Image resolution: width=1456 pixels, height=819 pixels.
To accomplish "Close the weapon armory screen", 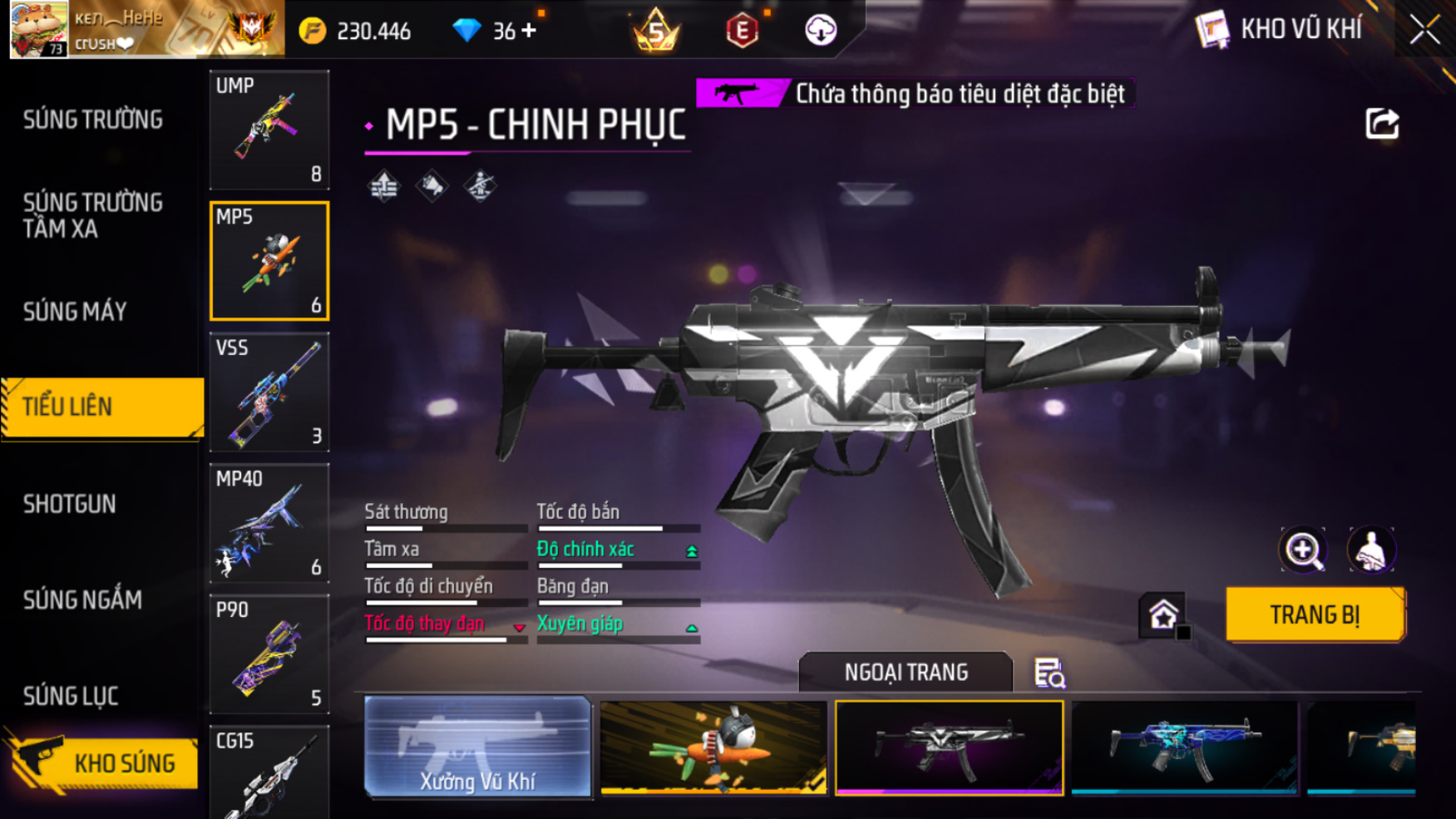I will tap(1424, 30).
